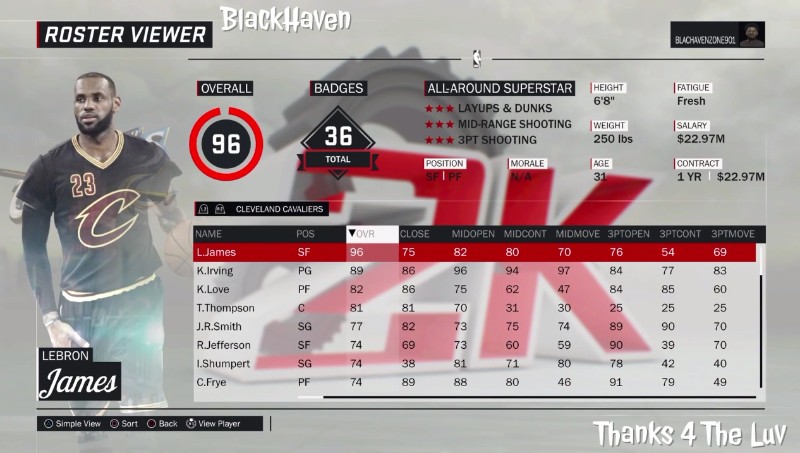The width and height of the screenshot is (800, 453).
Task: Sort by the MIDCONT column header
Action: [524, 234]
